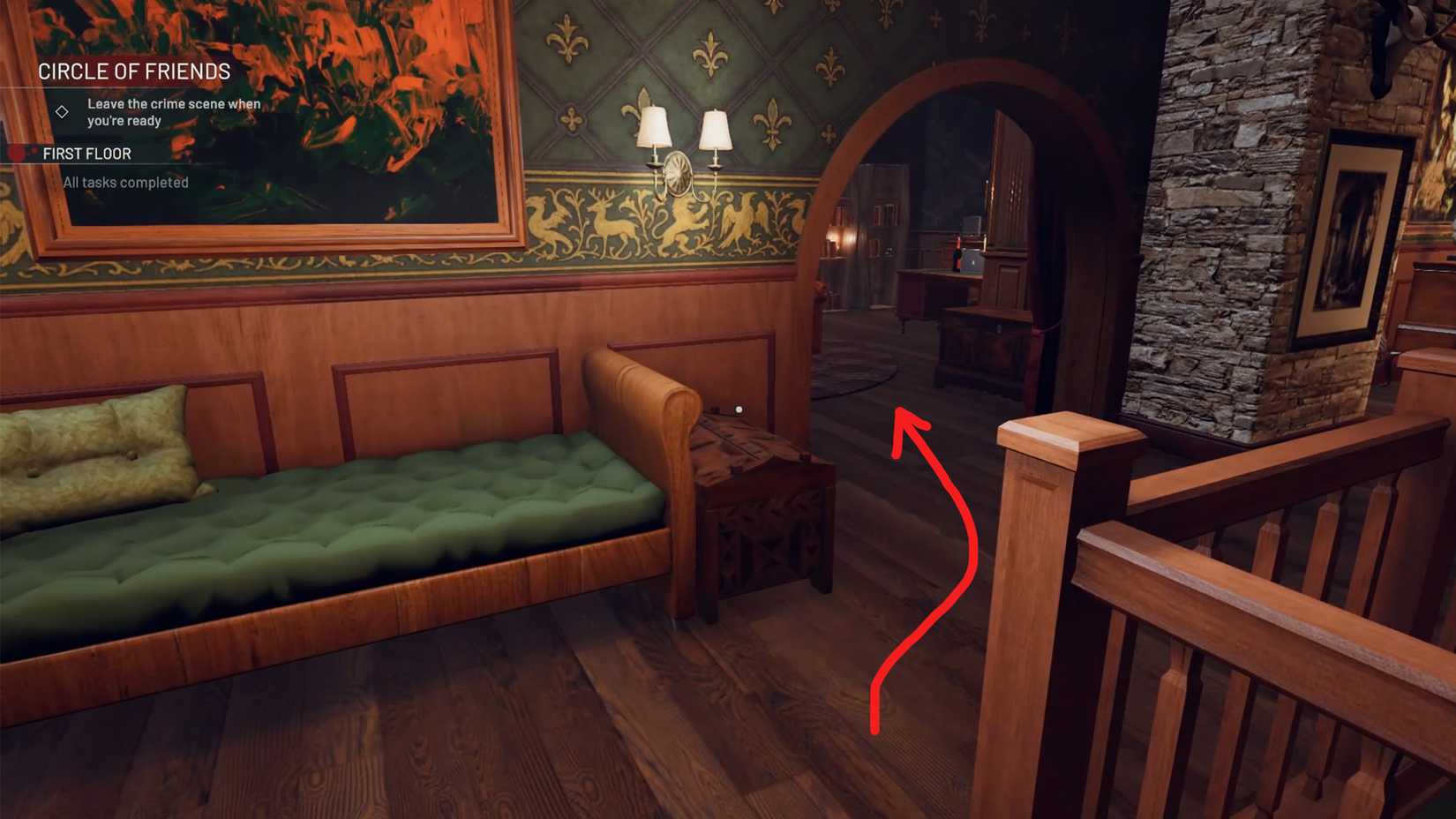Select the diamond objective marker icon
The width and height of the screenshot is (1456, 819).
[x=62, y=112]
